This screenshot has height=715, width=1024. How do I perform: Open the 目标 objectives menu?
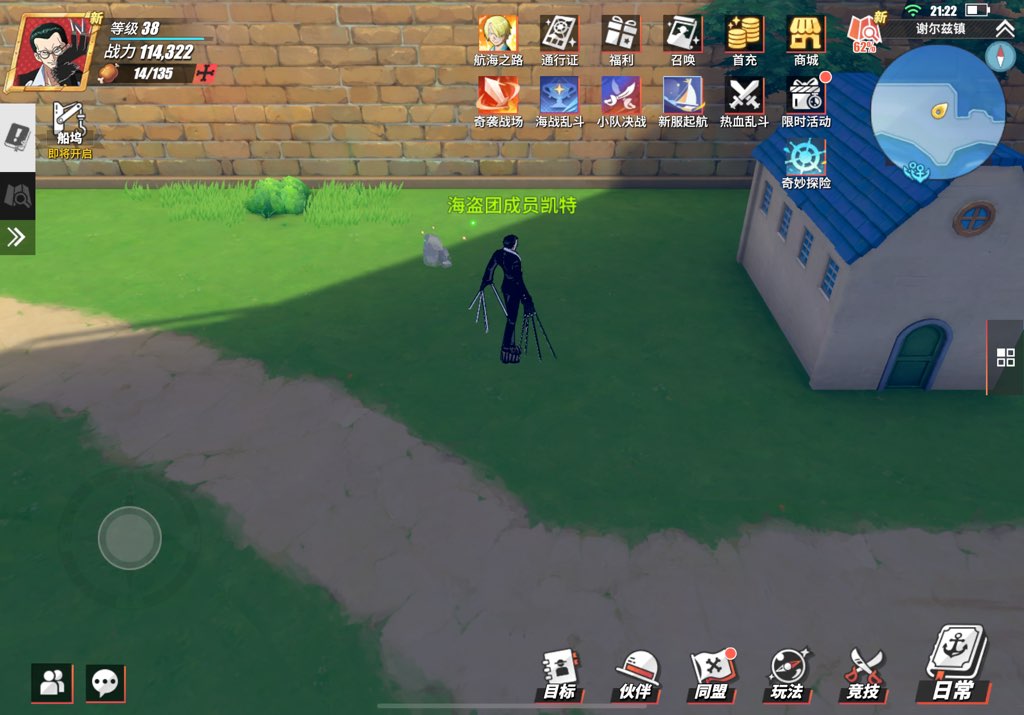[560, 674]
